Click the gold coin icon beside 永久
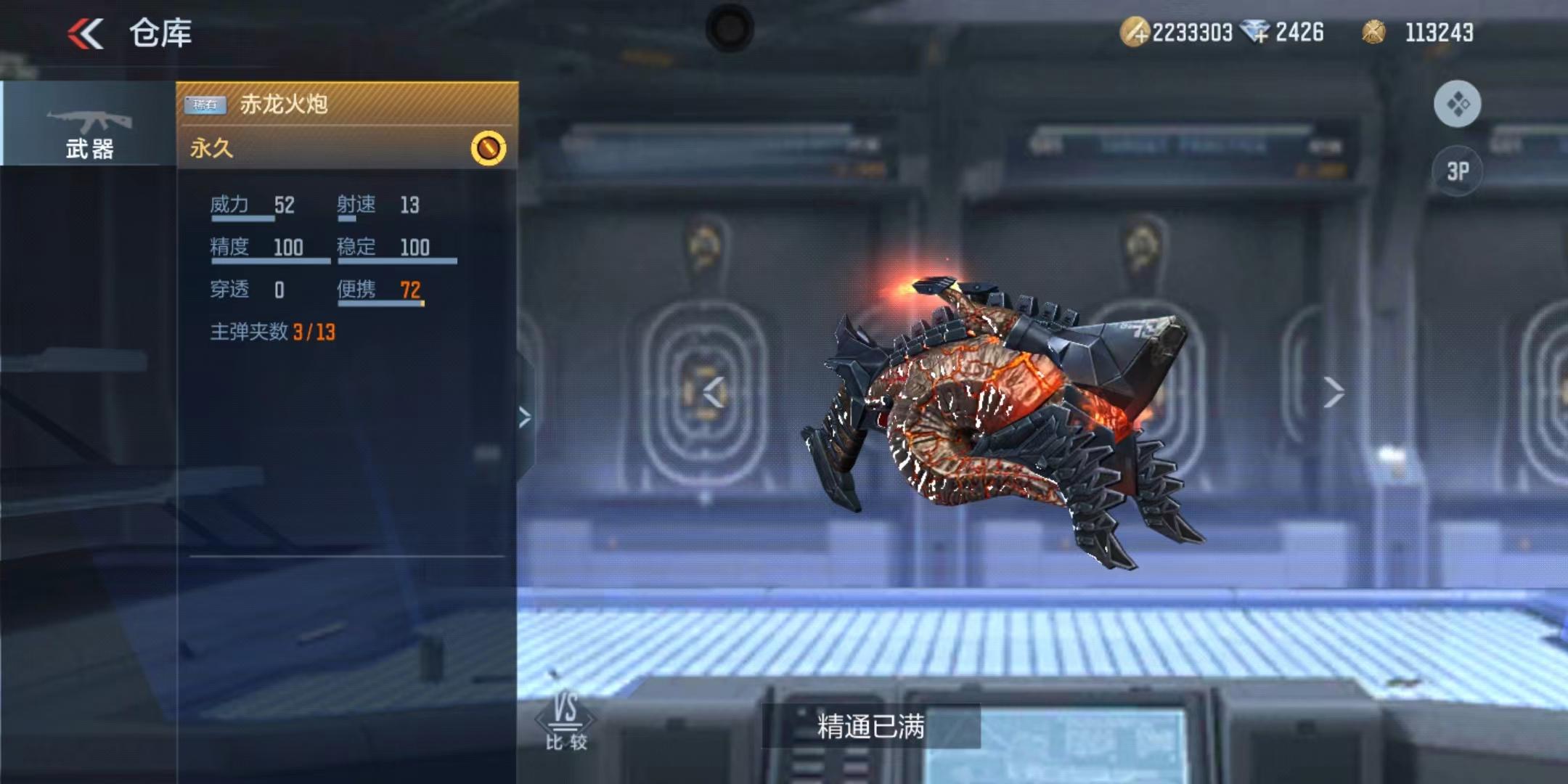Image resolution: width=1568 pixels, height=784 pixels. click(489, 148)
